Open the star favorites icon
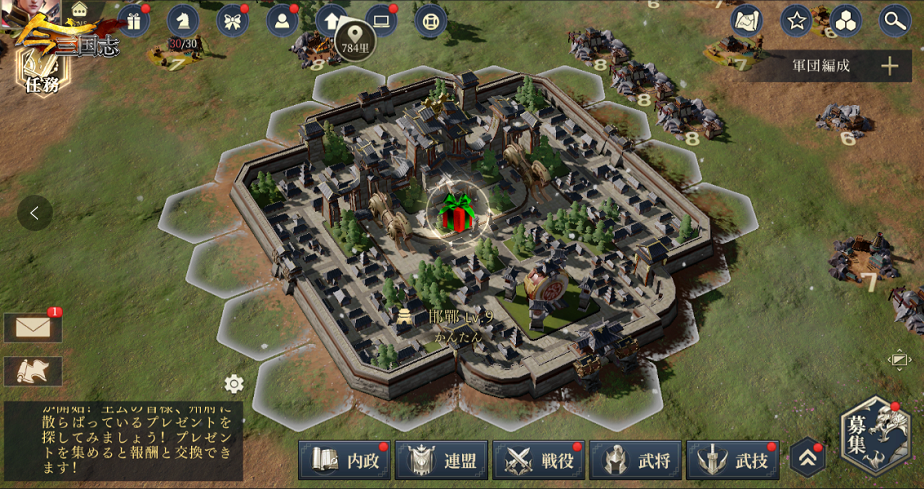This screenshot has height=489, width=924. tap(796, 20)
